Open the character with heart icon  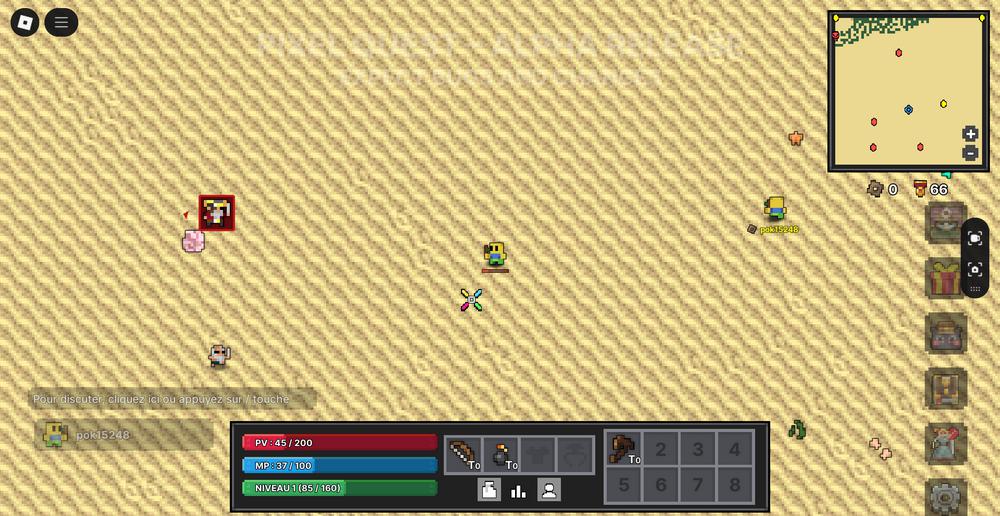point(945,443)
